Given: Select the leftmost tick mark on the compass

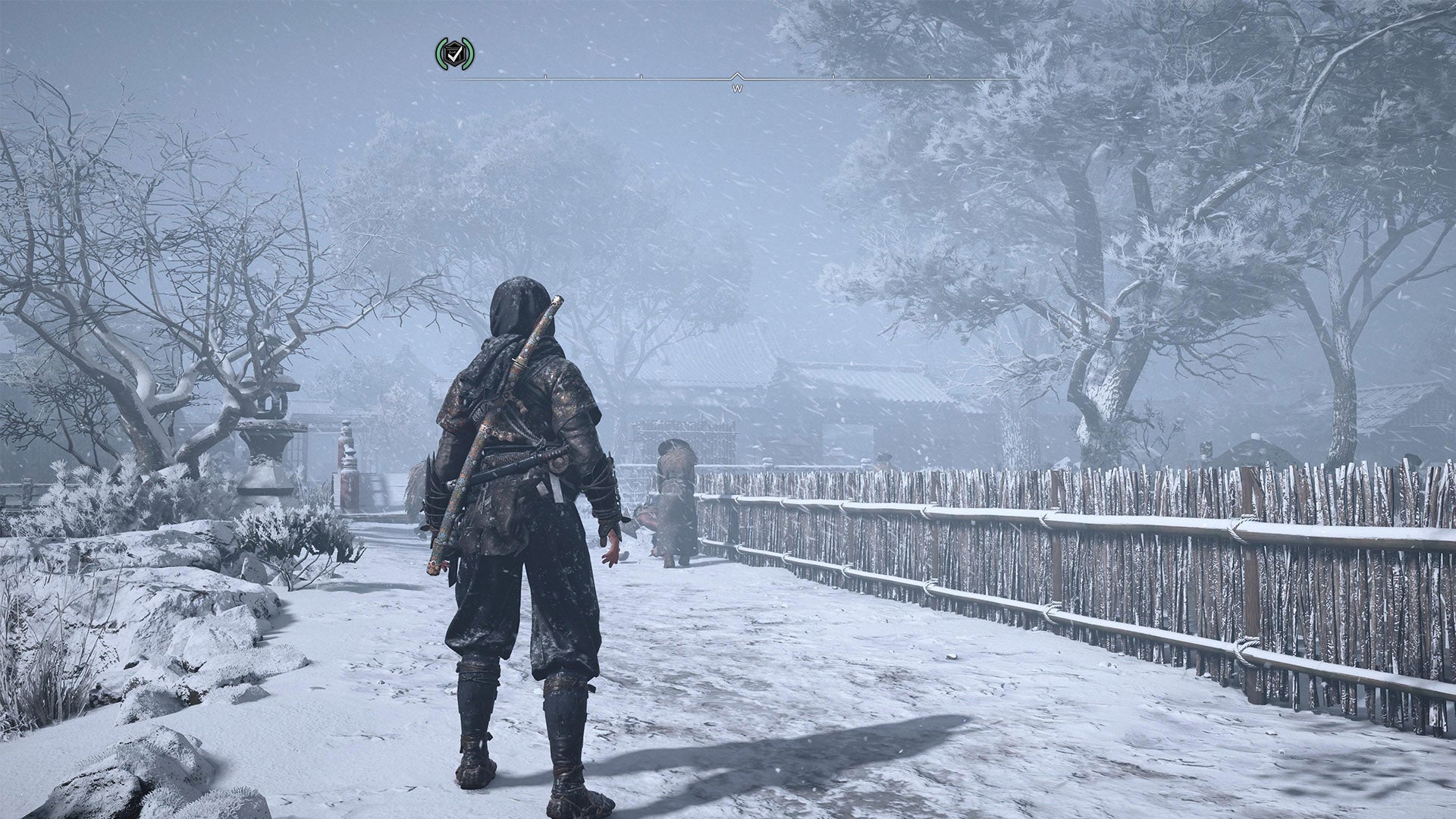Looking at the screenshot, I should pyautogui.click(x=545, y=77).
